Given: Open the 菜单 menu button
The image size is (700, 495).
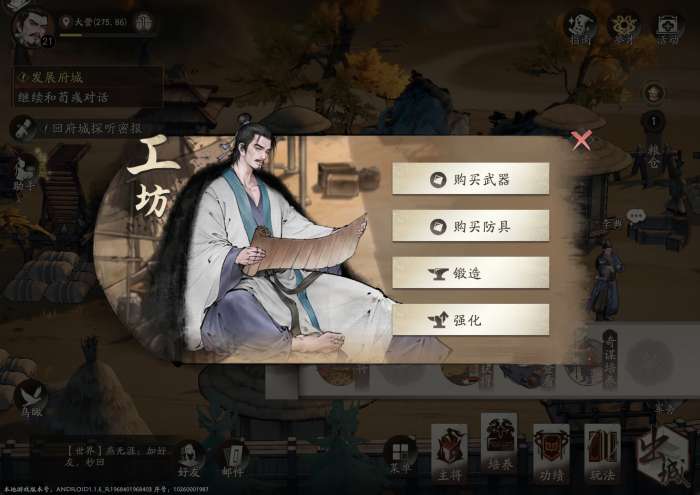Looking at the screenshot, I should tap(400, 456).
